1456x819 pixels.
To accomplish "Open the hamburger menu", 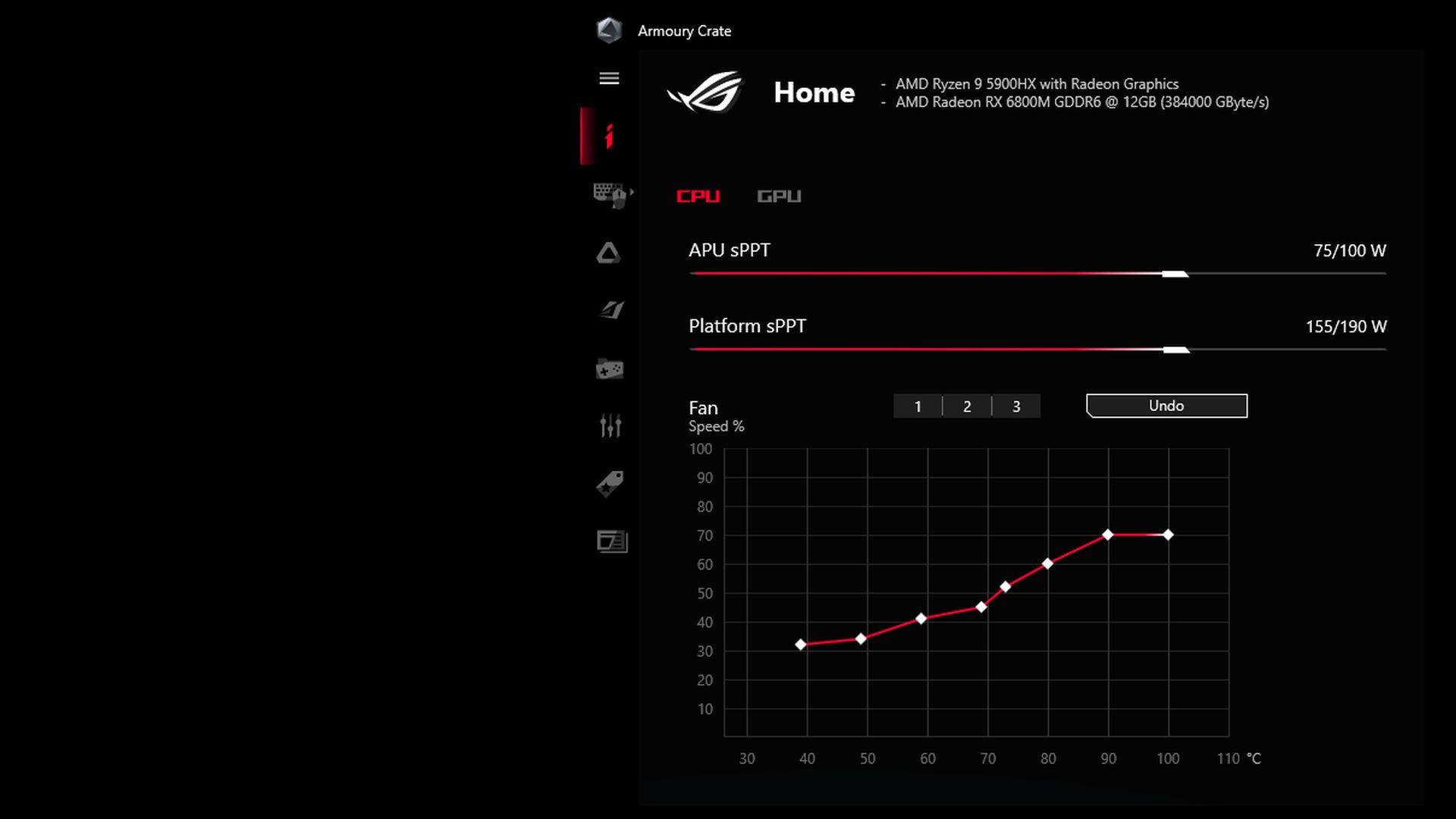I will (609, 79).
